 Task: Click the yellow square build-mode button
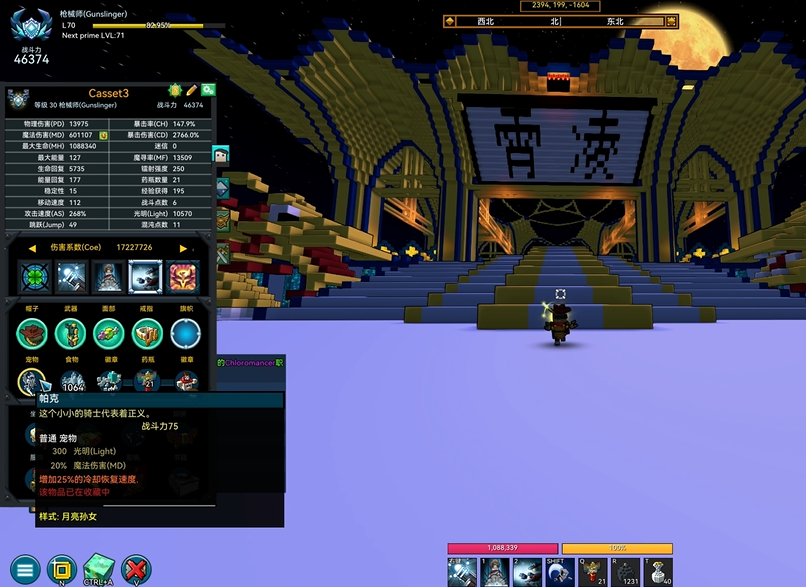point(61,569)
